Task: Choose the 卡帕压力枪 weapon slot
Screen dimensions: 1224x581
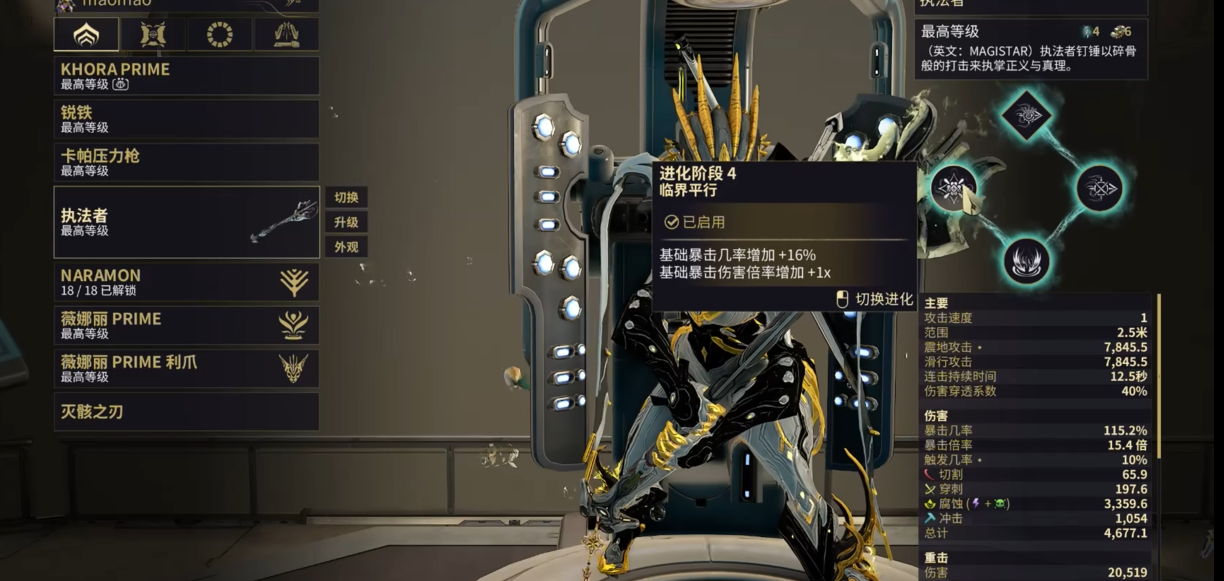Action: point(186,162)
